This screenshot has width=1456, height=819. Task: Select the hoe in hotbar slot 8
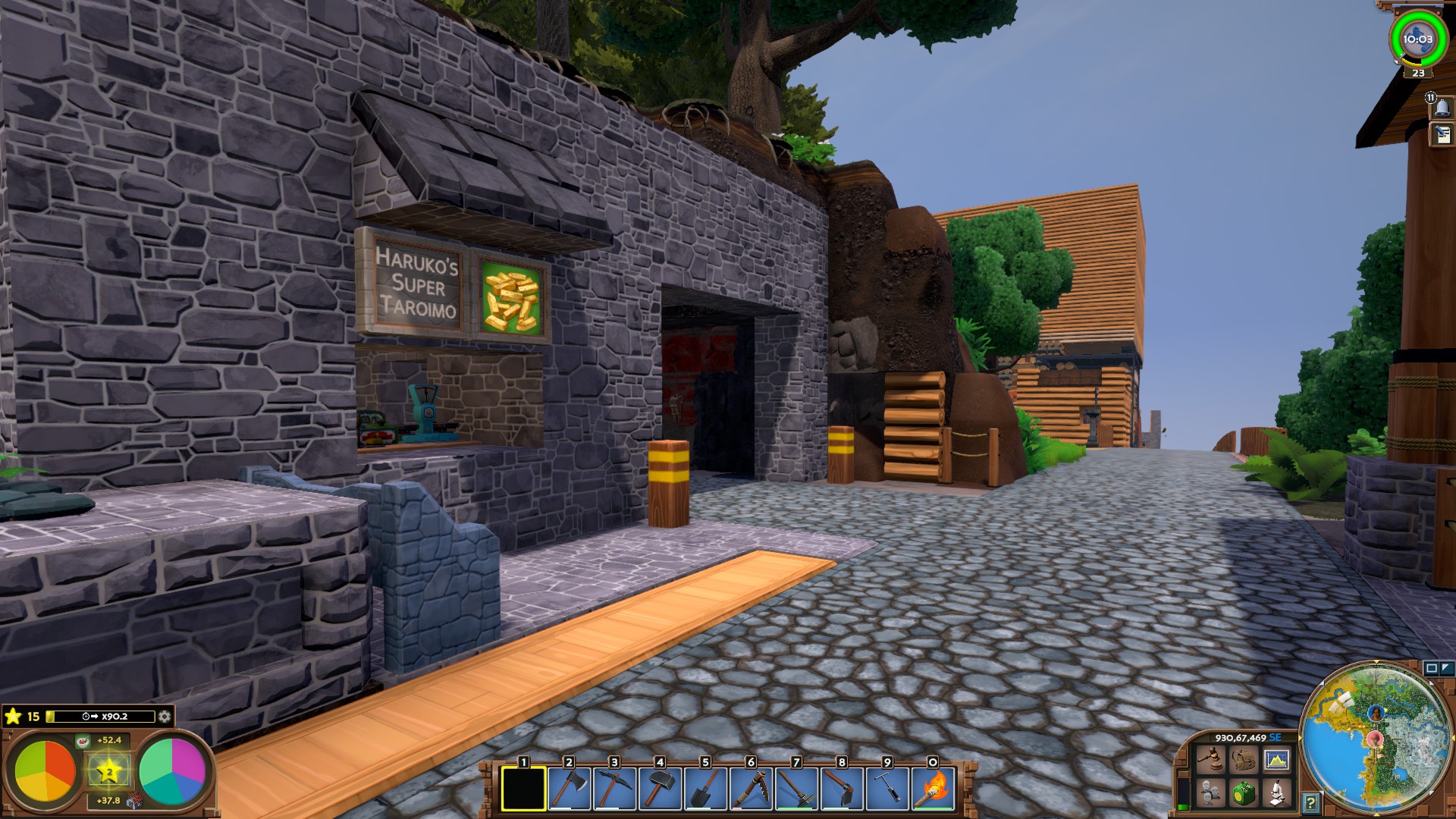pos(842,789)
